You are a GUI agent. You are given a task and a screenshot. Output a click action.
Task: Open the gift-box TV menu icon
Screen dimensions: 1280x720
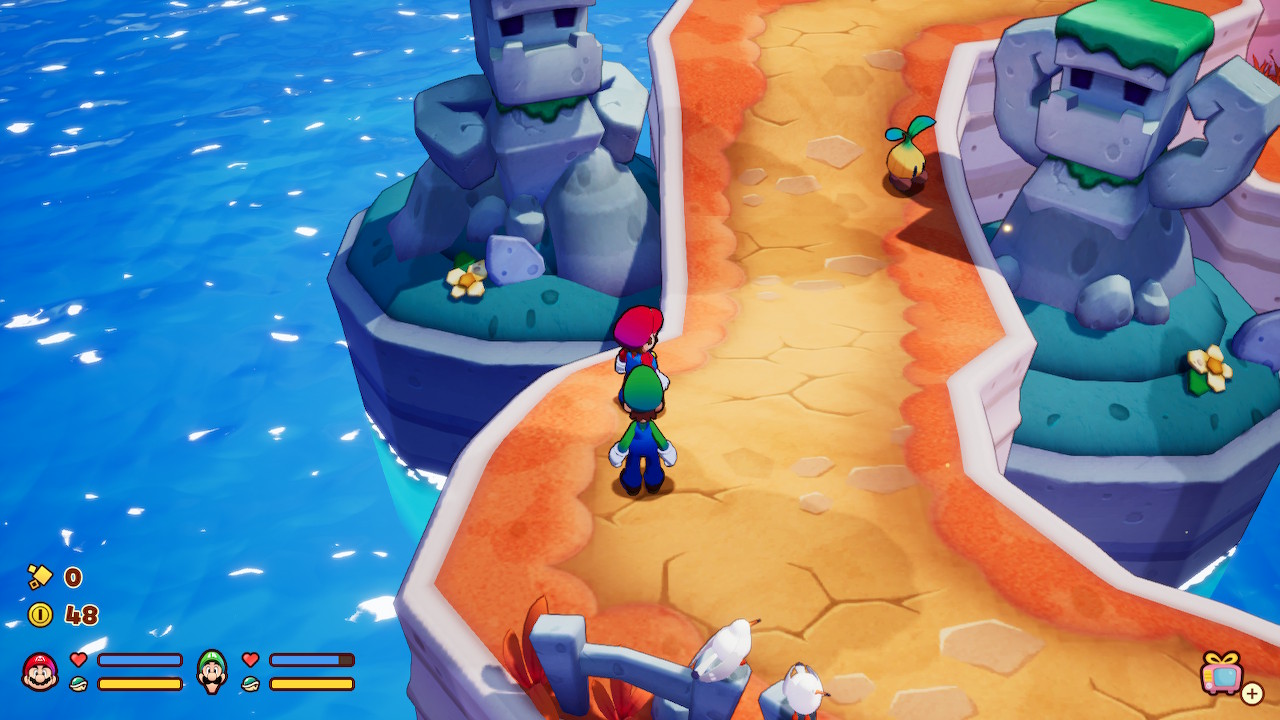click(x=1224, y=673)
